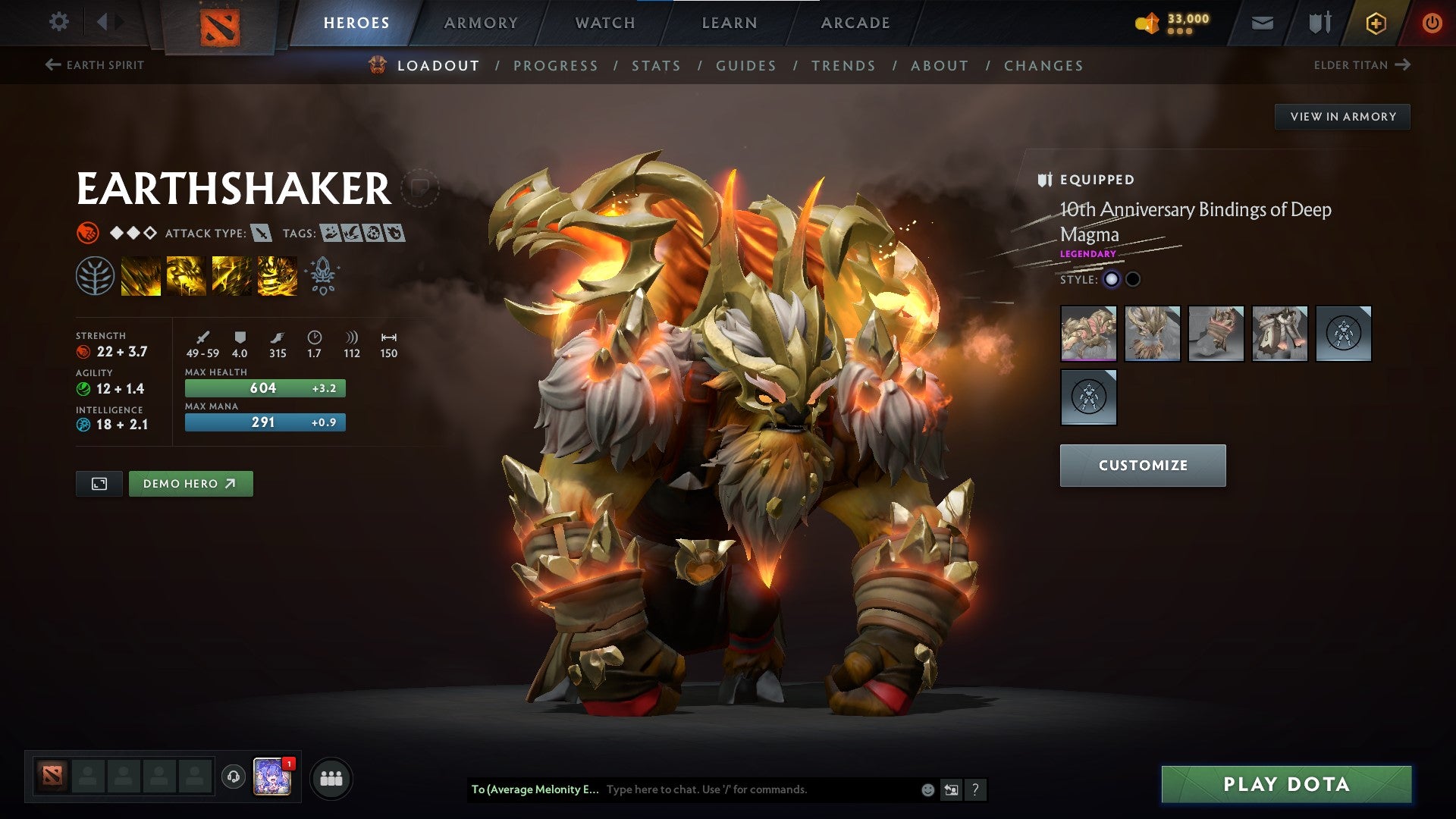
Task: Toggle the emoticon picker in the chat bar
Action: pyautogui.click(x=927, y=789)
